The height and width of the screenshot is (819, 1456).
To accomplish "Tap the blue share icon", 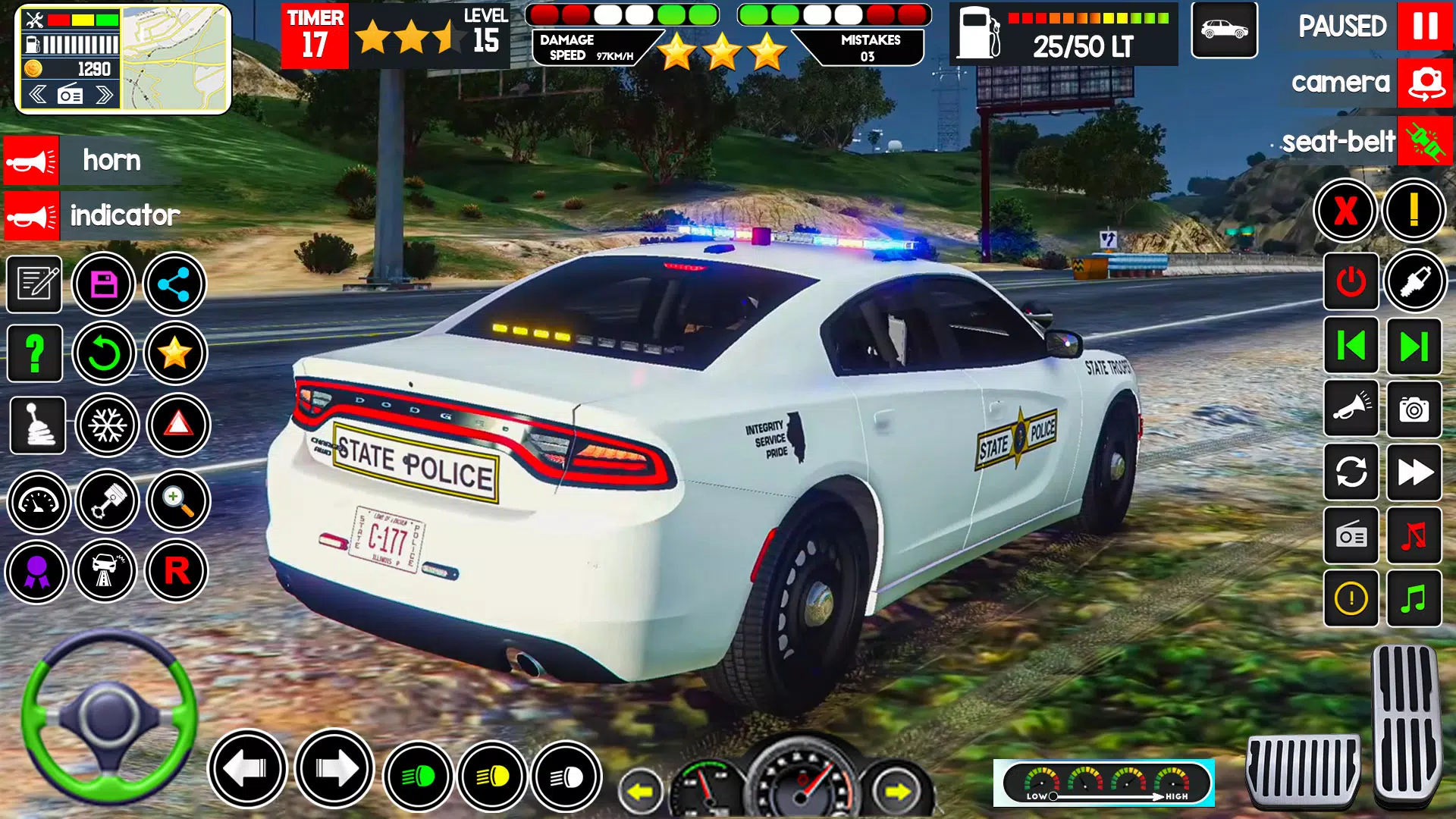I will pos(174,284).
